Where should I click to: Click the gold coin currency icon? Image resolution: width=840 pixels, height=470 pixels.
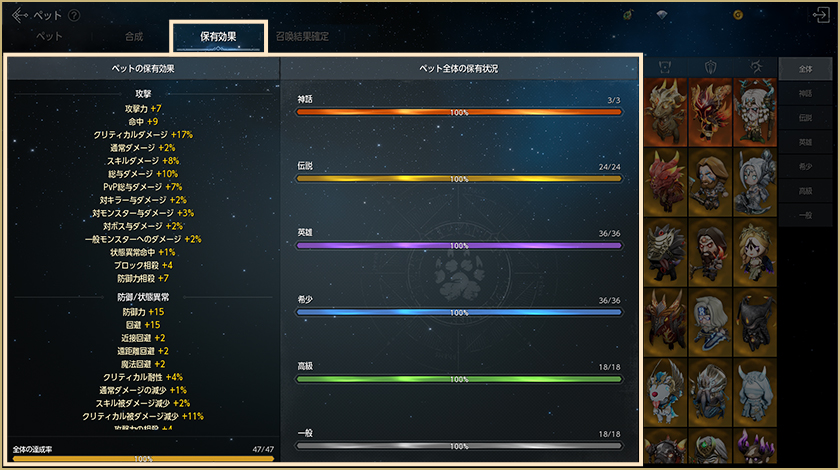(x=738, y=15)
